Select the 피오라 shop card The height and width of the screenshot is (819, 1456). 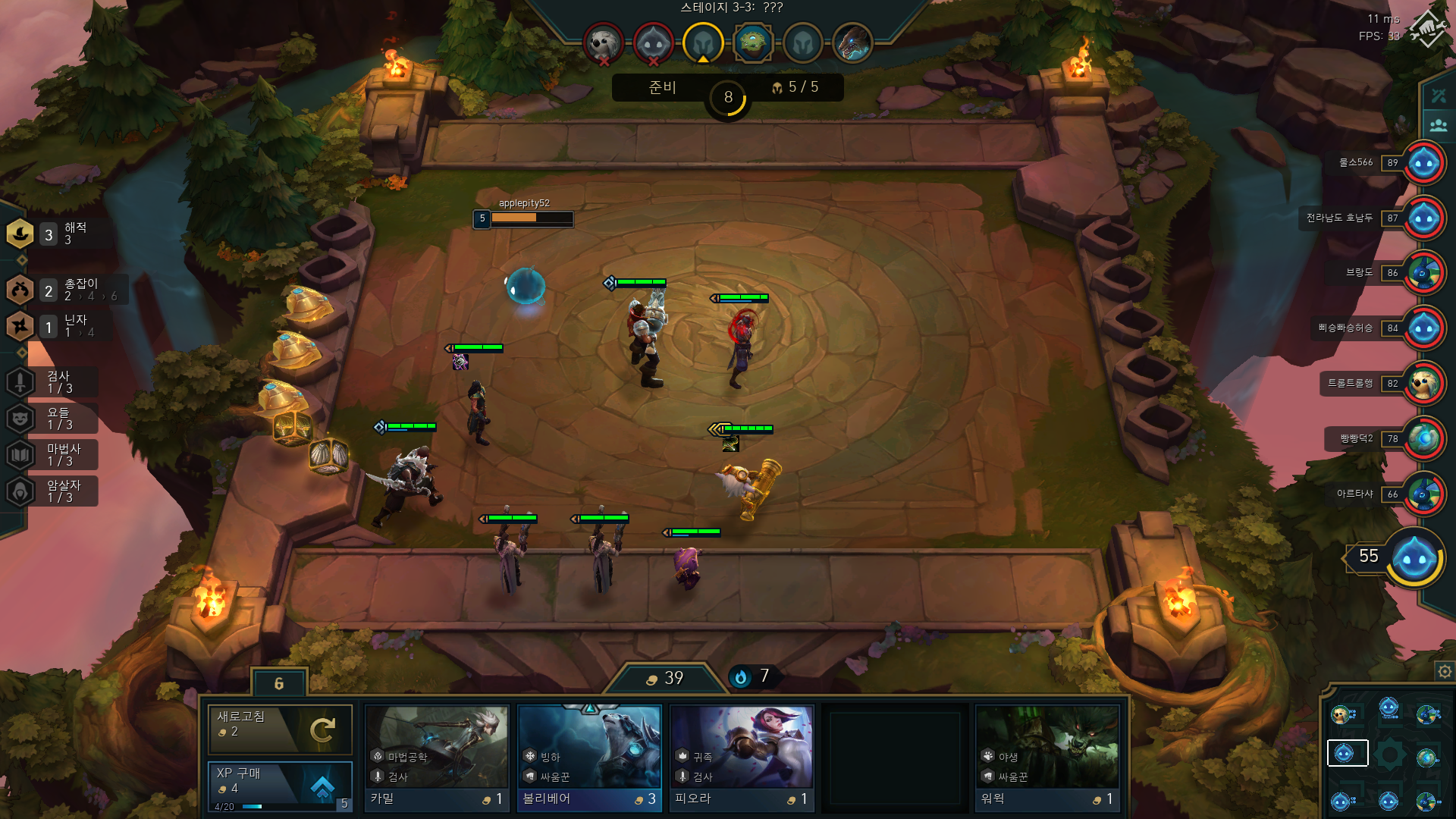point(742,758)
